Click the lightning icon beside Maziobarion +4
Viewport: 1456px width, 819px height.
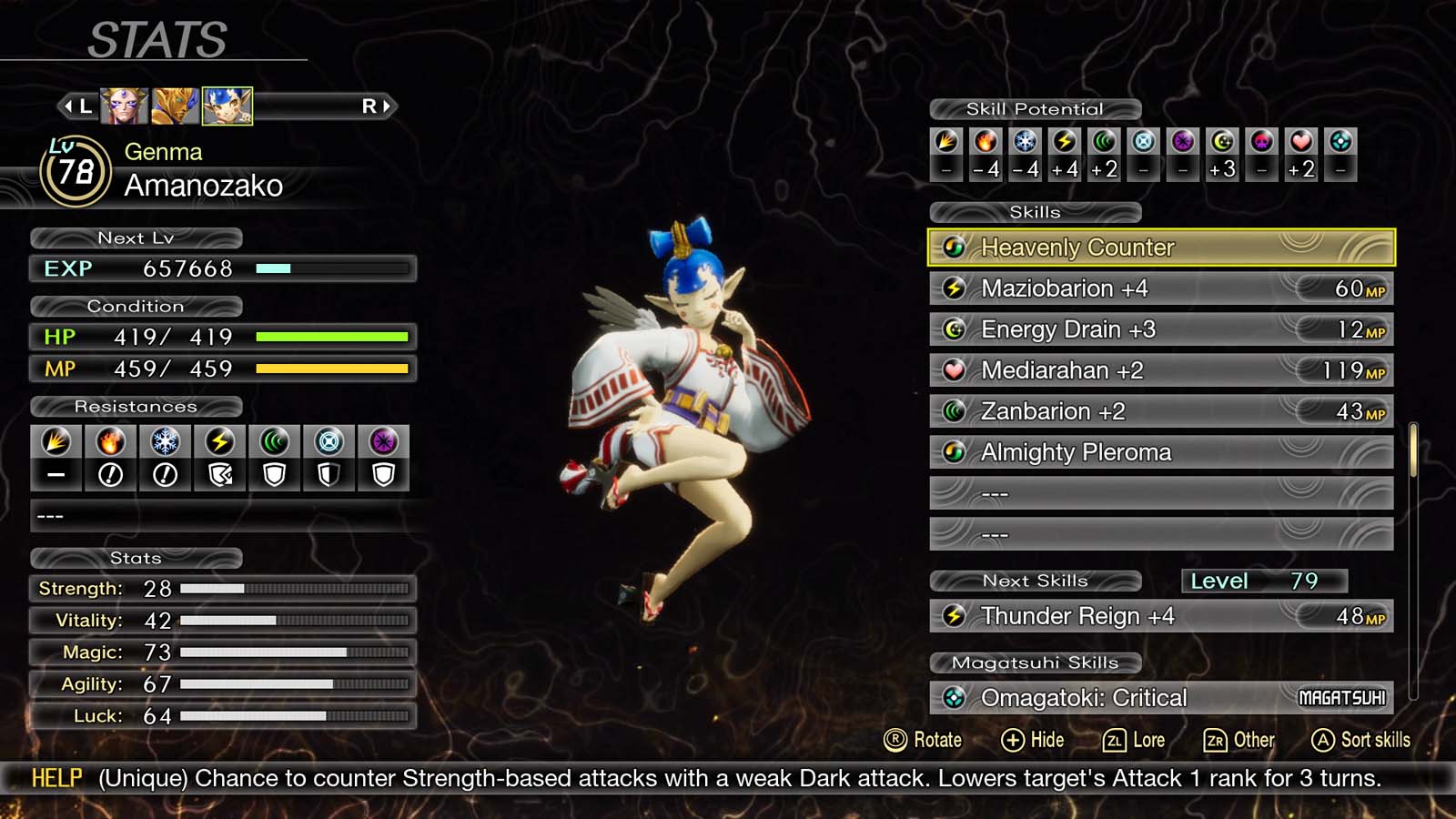pos(952,288)
